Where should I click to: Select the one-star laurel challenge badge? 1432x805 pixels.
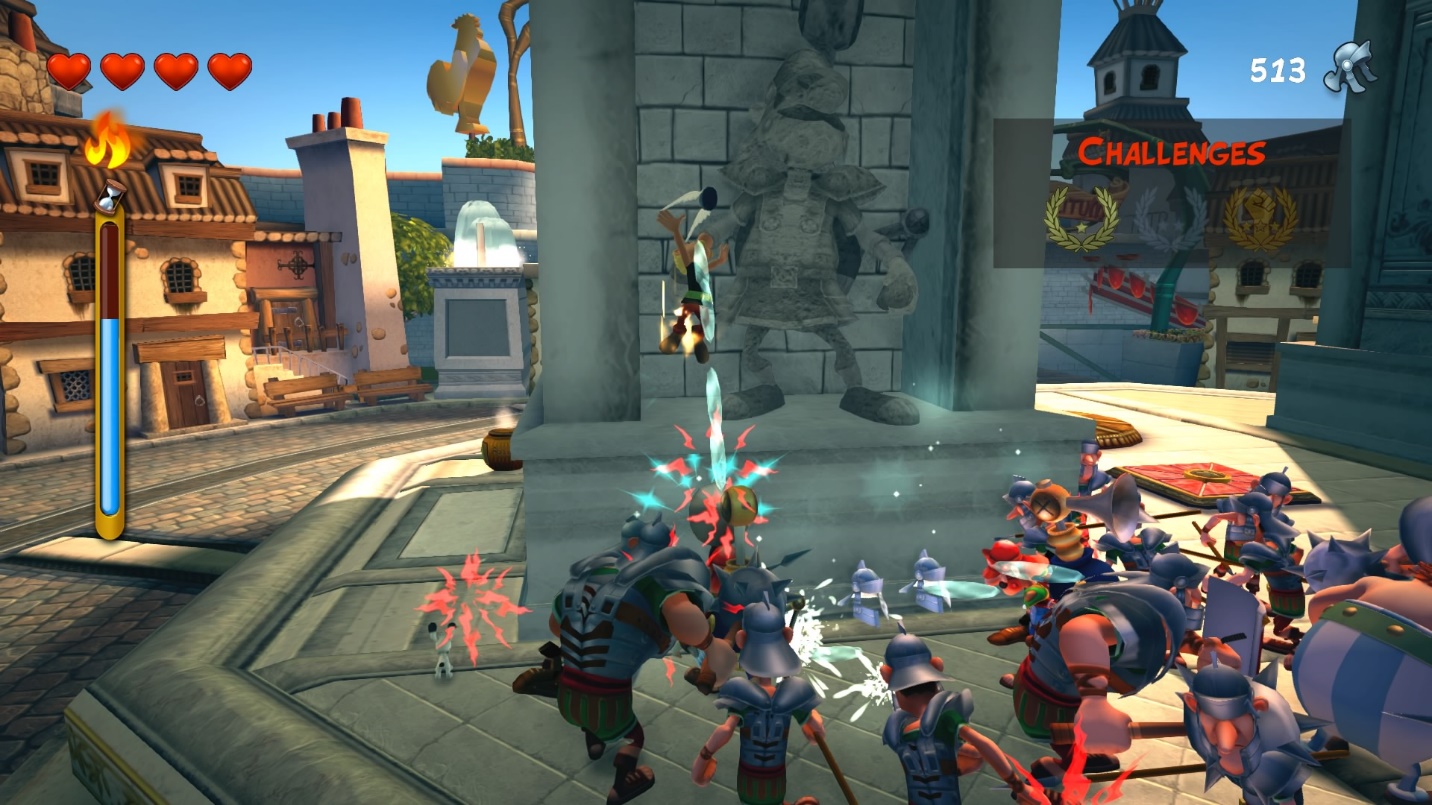pos(1081,218)
